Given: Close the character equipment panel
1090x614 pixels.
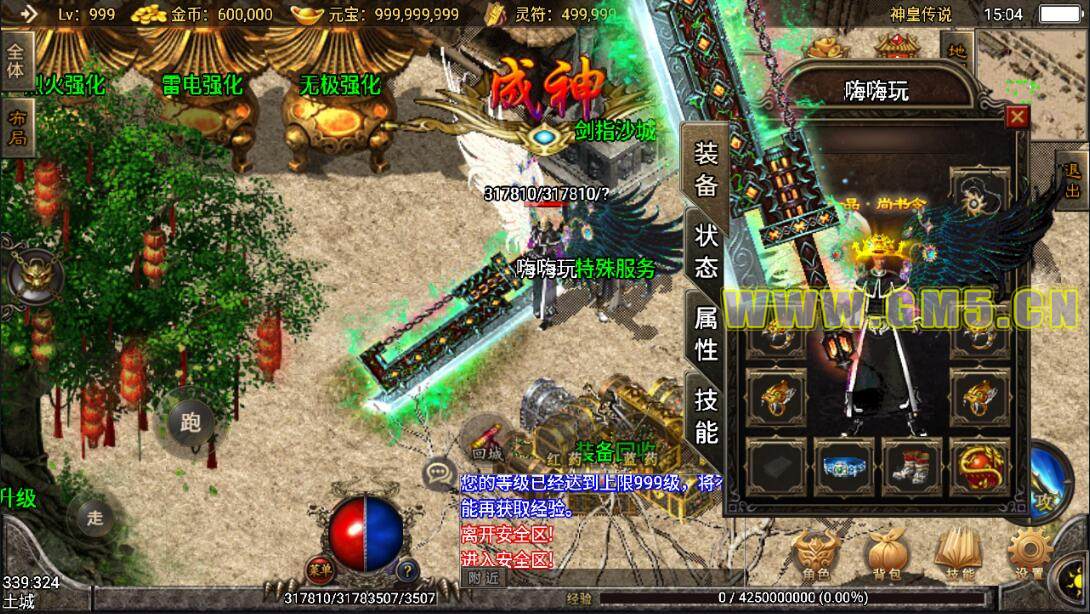Looking at the screenshot, I should (x=1017, y=117).
